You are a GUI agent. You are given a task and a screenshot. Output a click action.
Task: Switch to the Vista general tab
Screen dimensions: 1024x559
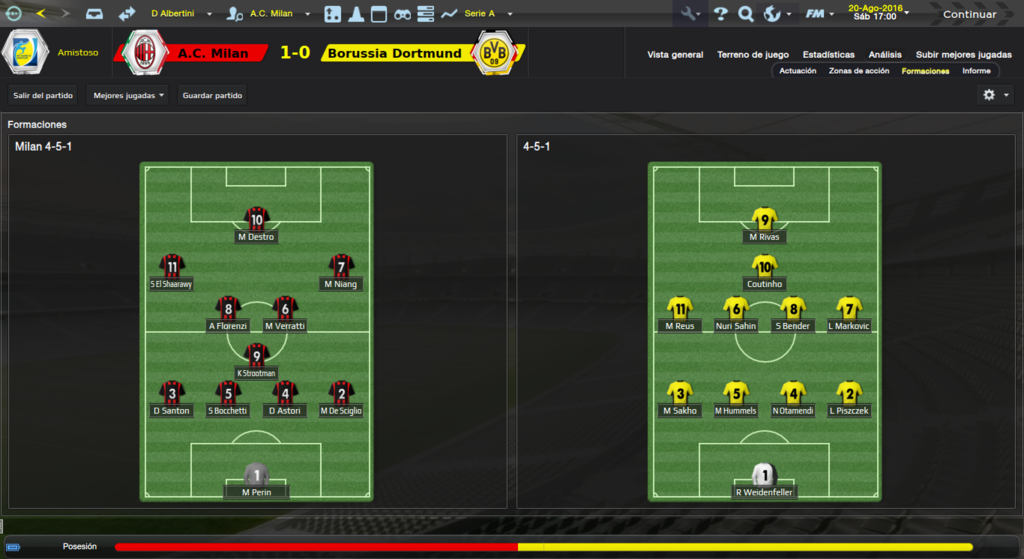click(675, 55)
